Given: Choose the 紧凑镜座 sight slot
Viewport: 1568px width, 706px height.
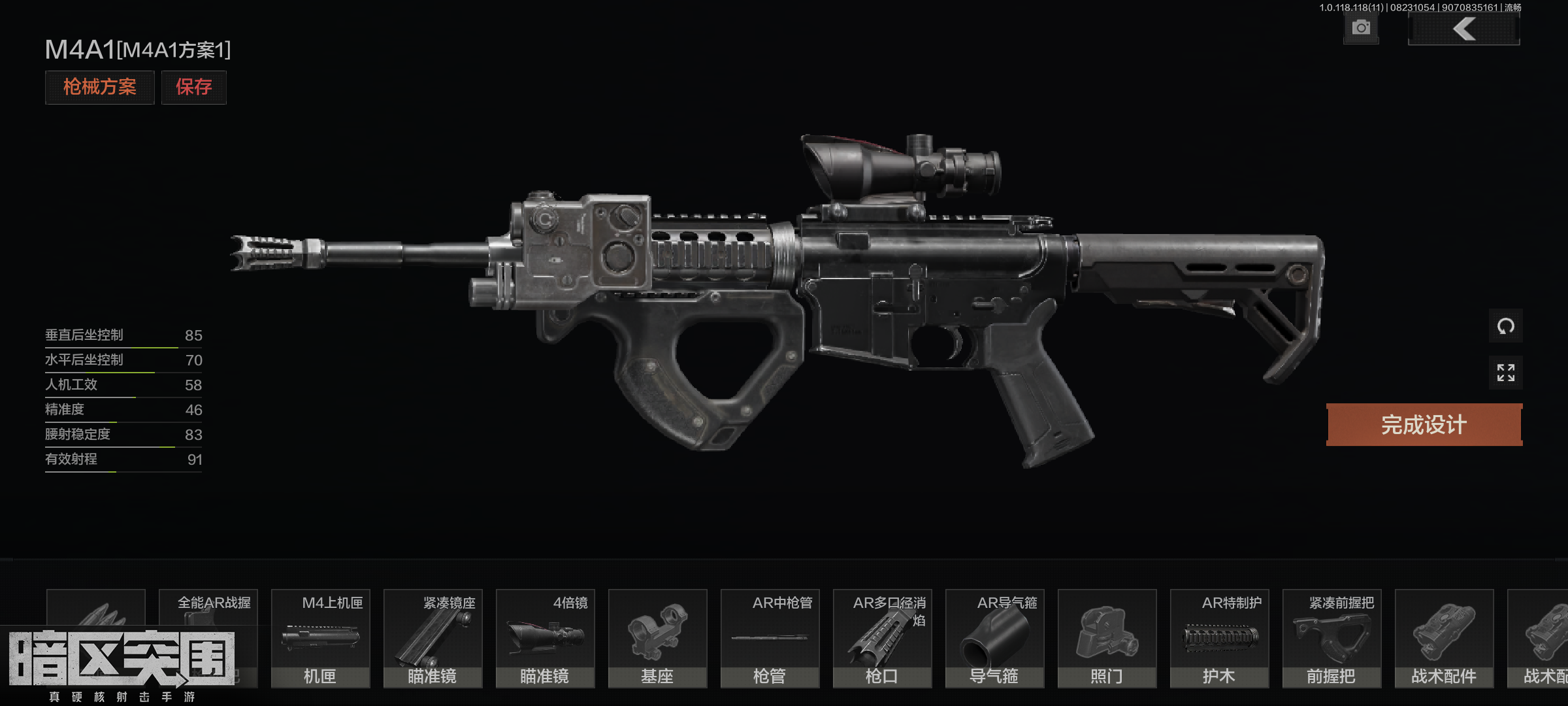Looking at the screenshot, I should coord(433,638).
